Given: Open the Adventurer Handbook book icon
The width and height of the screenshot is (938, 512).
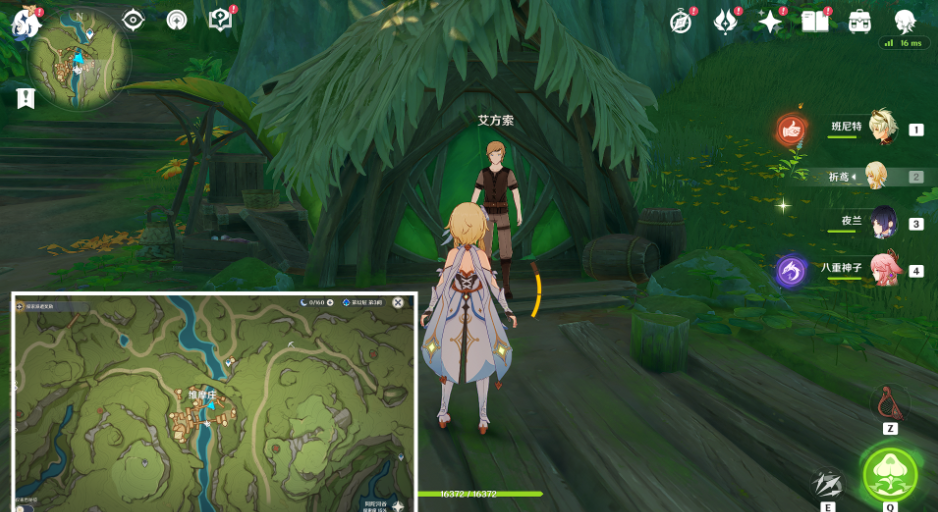Looking at the screenshot, I should tap(815, 21).
